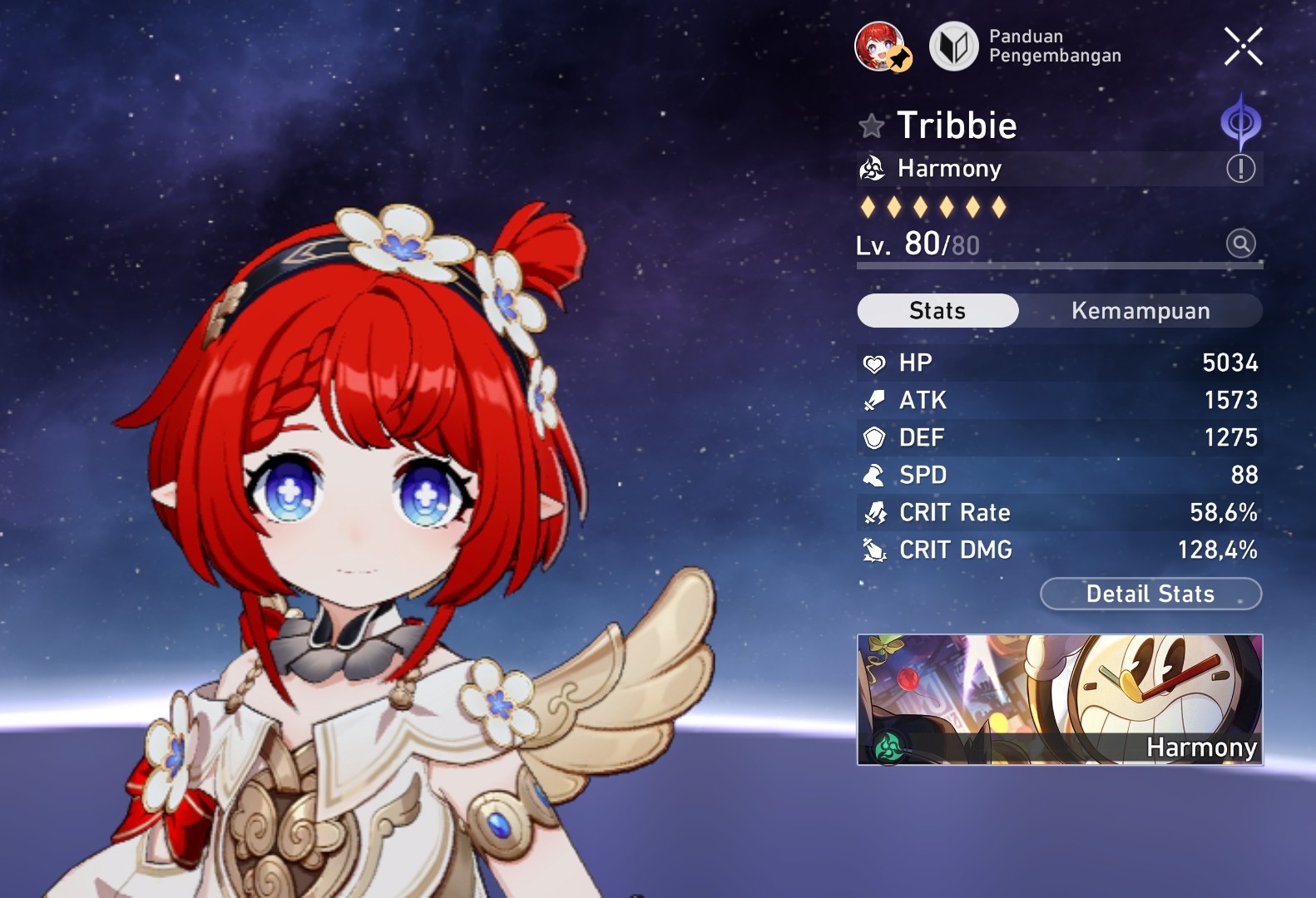This screenshot has height=898, width=1316.
Task: Switch to the Kemampuan tab
Action: point(1140,310)
